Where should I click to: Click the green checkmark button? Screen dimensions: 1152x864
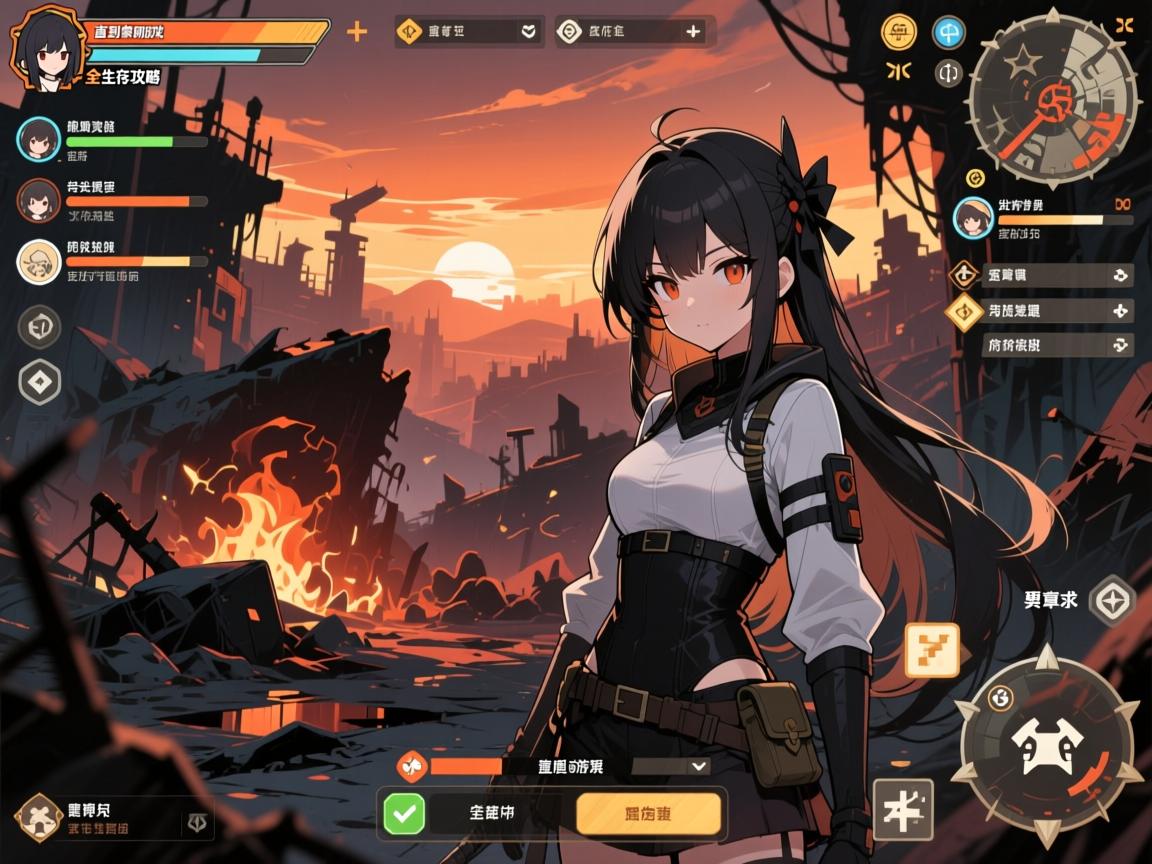click(x=404, y=814)
